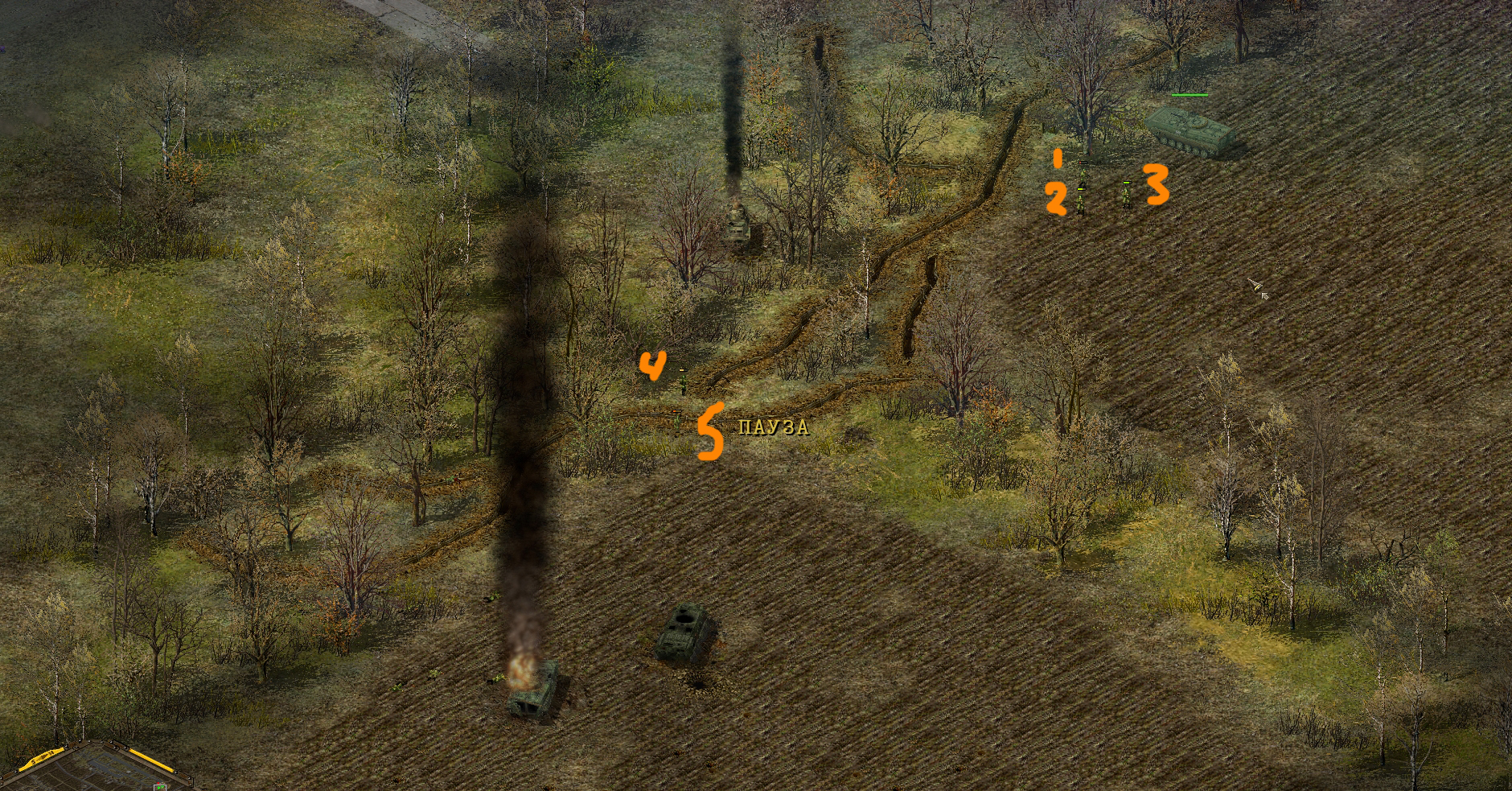The height and width of the screenshot is (791, 1512).
Task: Select the soldier marked with orange 2
Action: 1081,201
